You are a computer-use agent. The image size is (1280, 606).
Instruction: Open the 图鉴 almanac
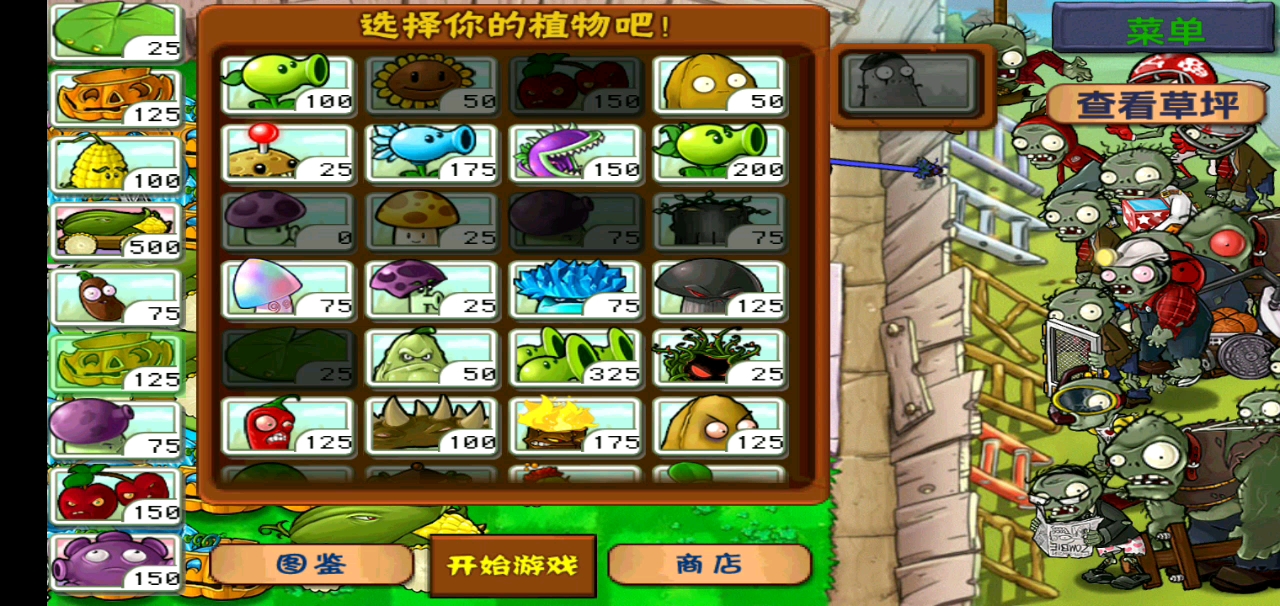pos(311,564)
